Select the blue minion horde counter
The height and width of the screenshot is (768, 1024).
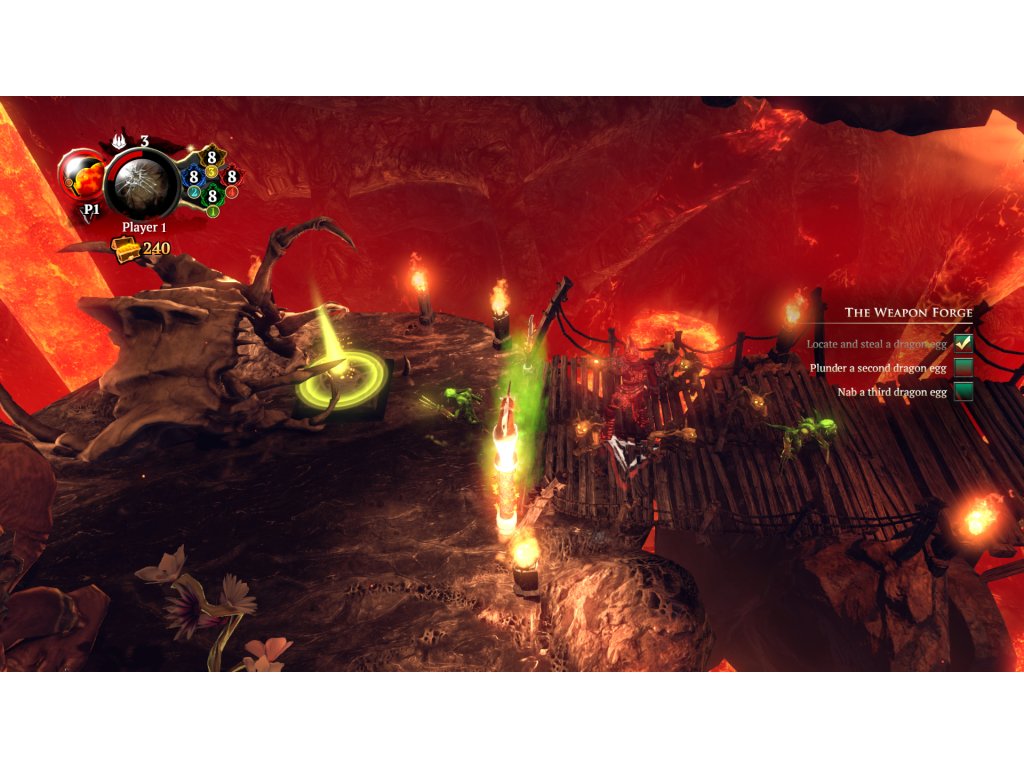point(194,177)
